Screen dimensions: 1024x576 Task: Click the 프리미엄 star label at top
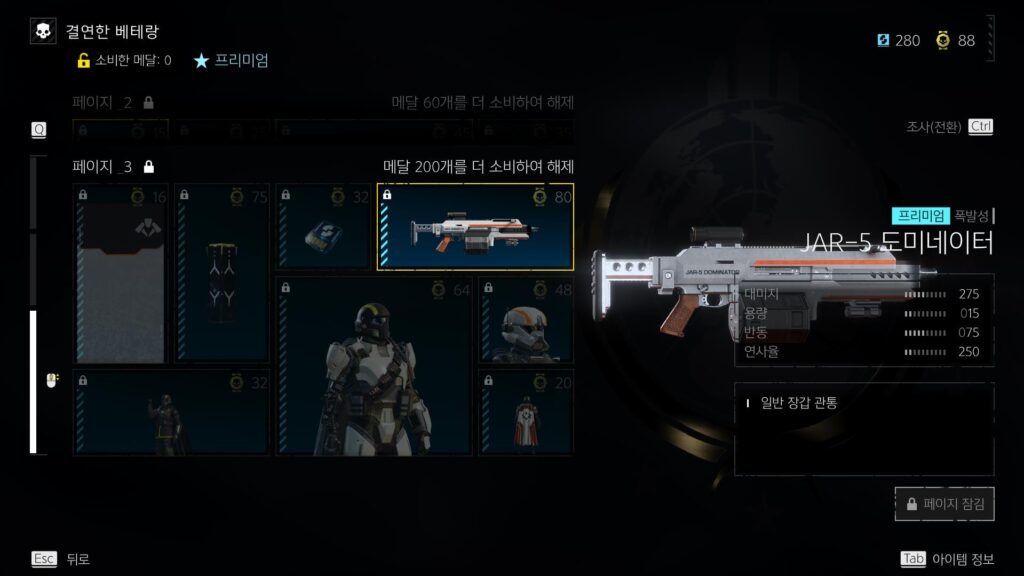(231, 60)
